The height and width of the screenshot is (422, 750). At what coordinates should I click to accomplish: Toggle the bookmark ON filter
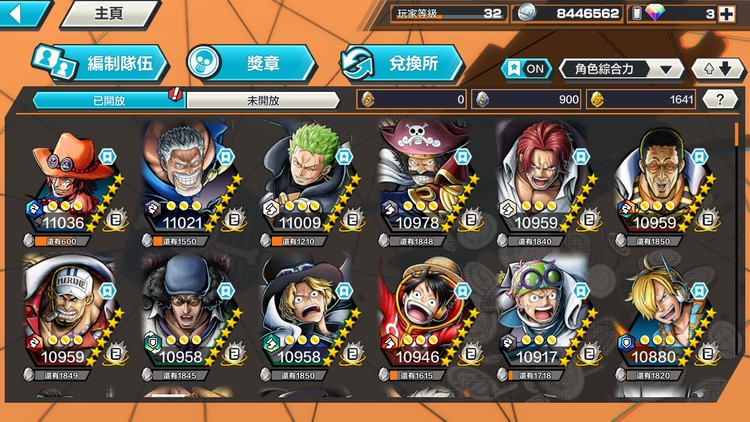pos(526,69)
